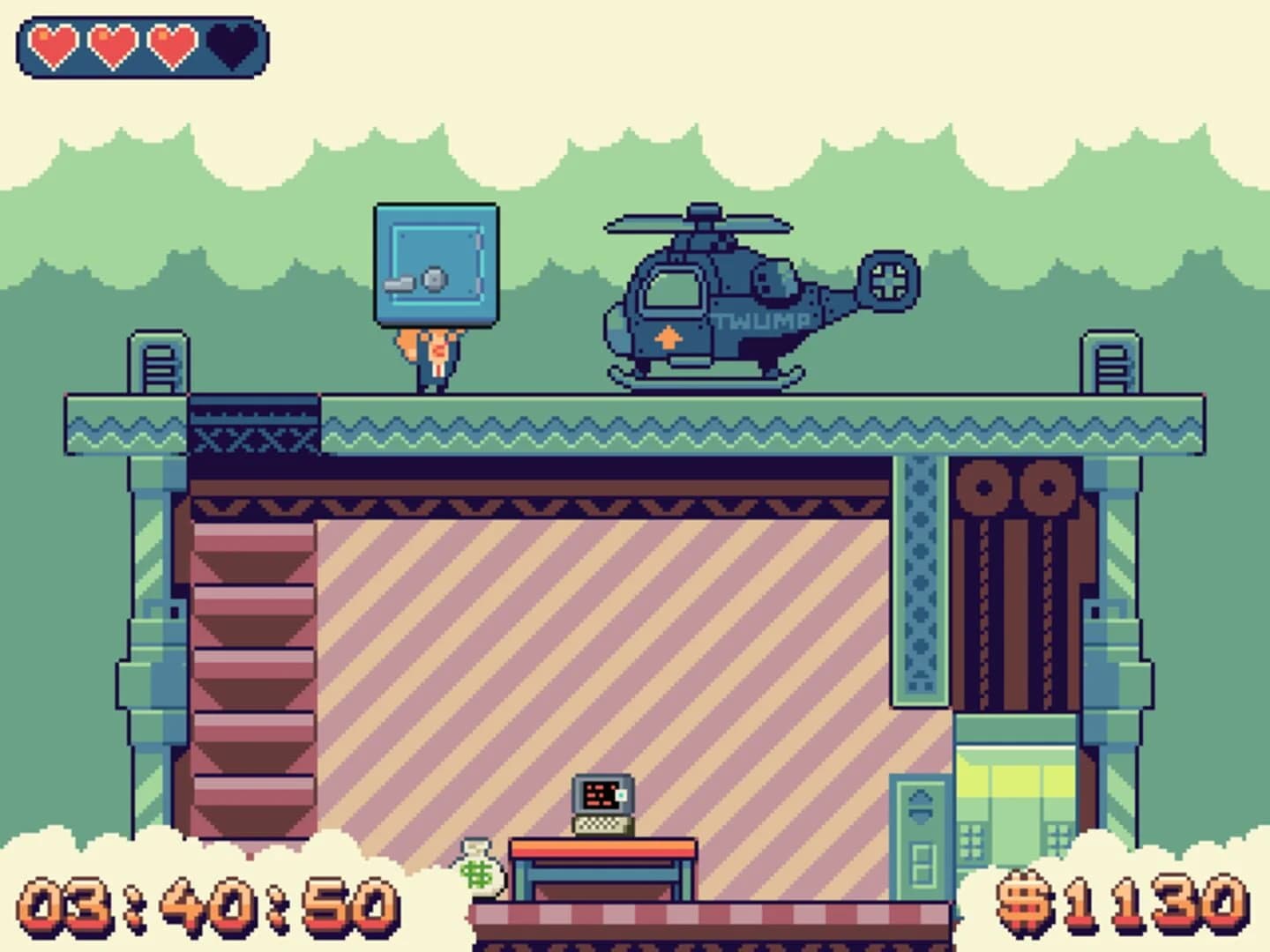Select the money counter showing $1130
1270x952 pixels.
point(1120,906)
